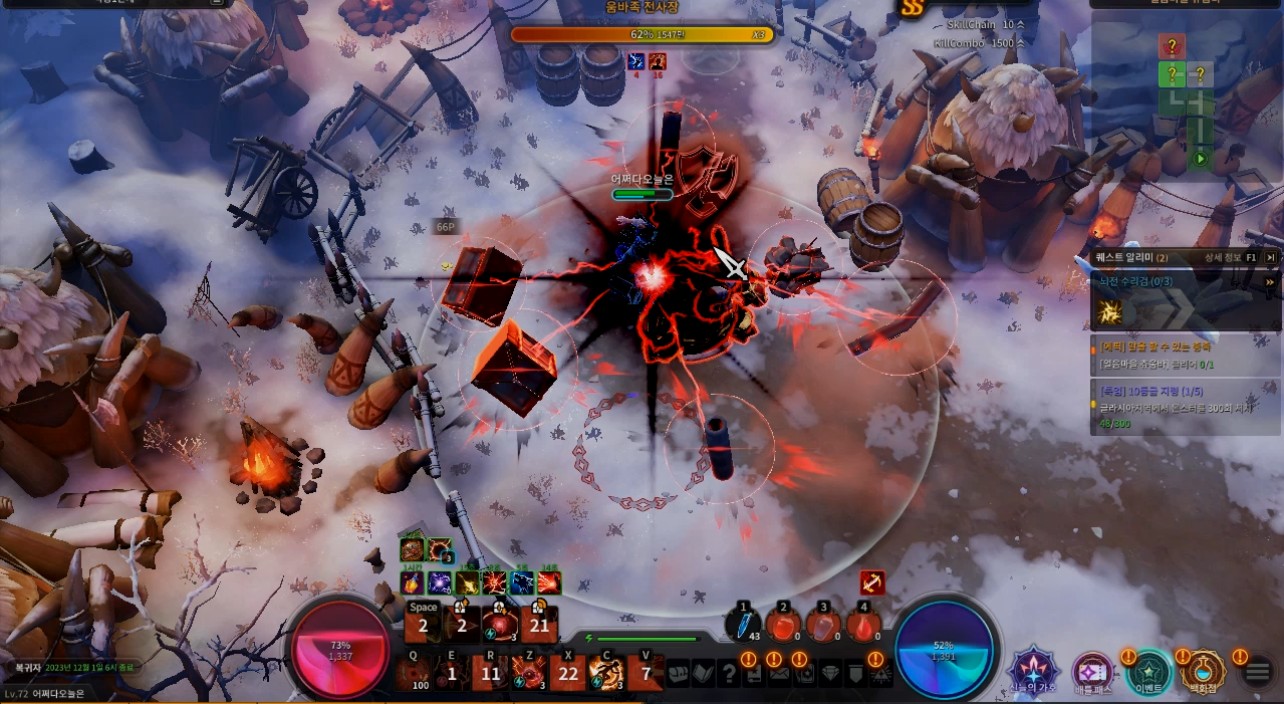Activate the Z lightning skill icon
Viewport: 1284px width, 704px height.
pos(528,673)
